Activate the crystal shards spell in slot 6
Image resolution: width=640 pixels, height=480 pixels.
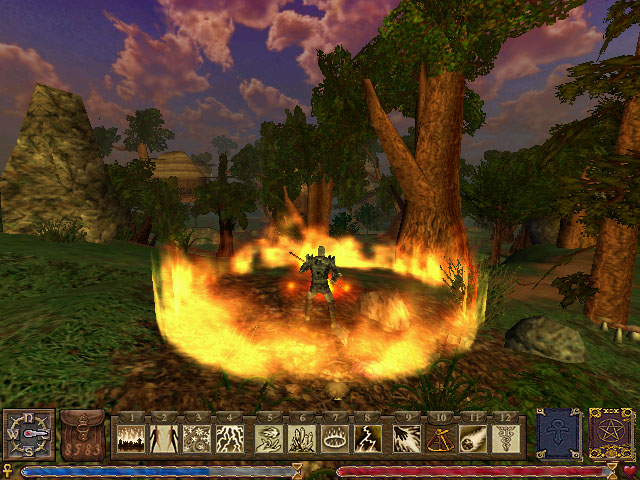pyautogui.click(x=303, y=439)
